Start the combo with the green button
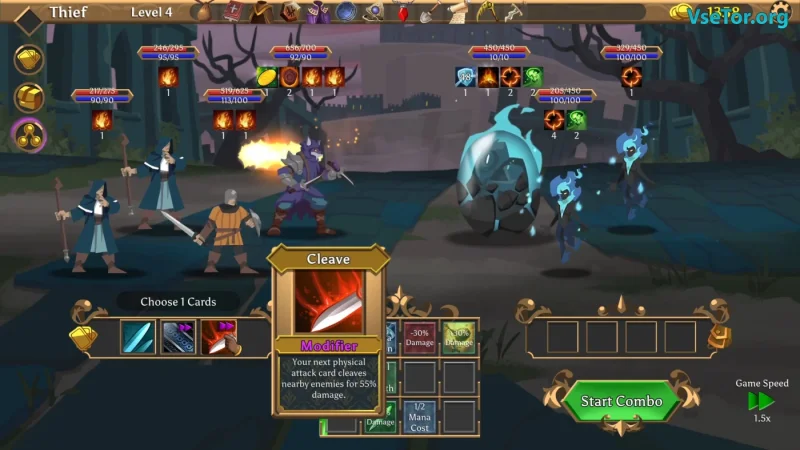800x450 pixels. tap(621, 401)
